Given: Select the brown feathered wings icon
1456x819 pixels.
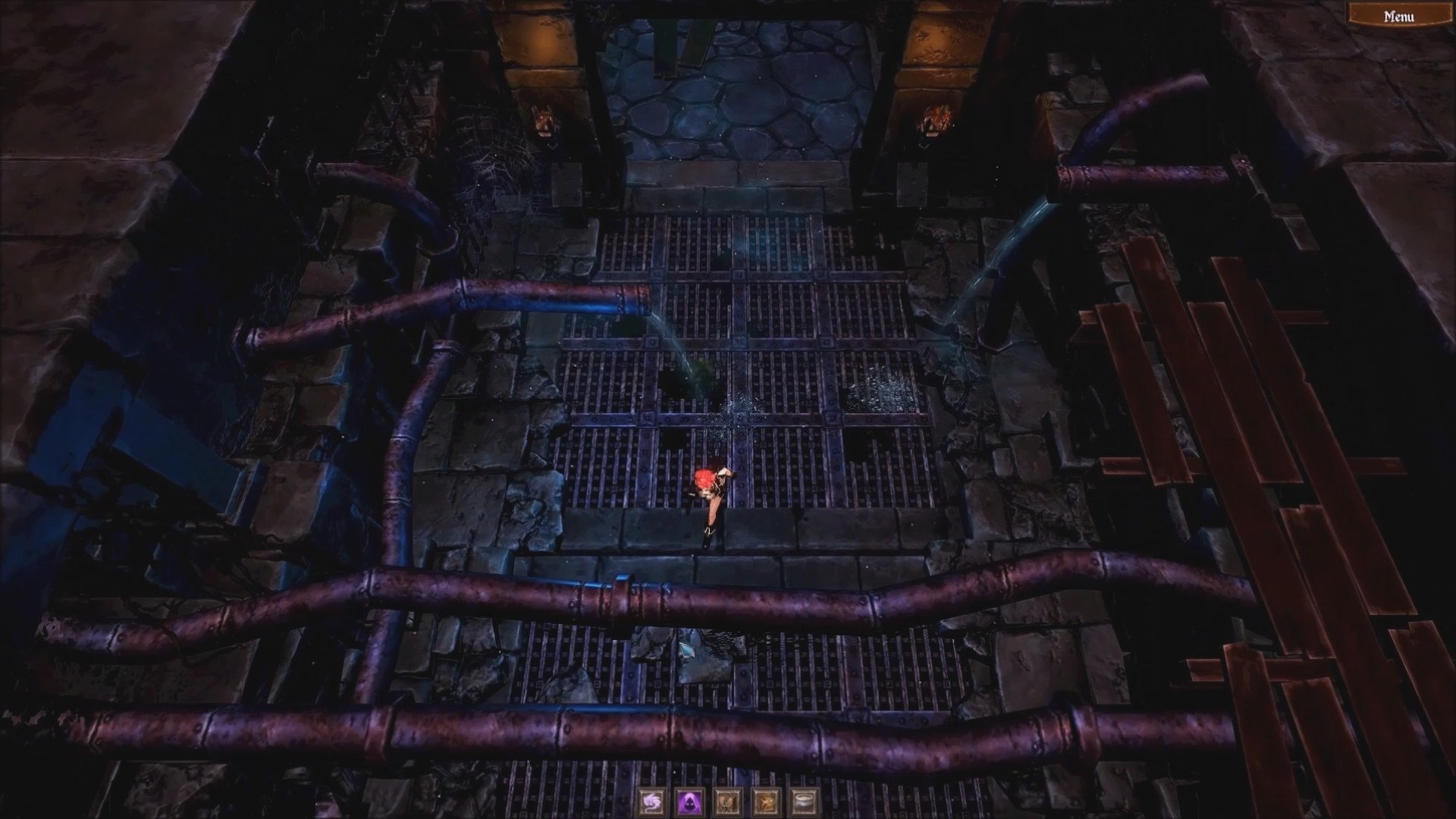Looking at the screenshot, I should point(726,801).
